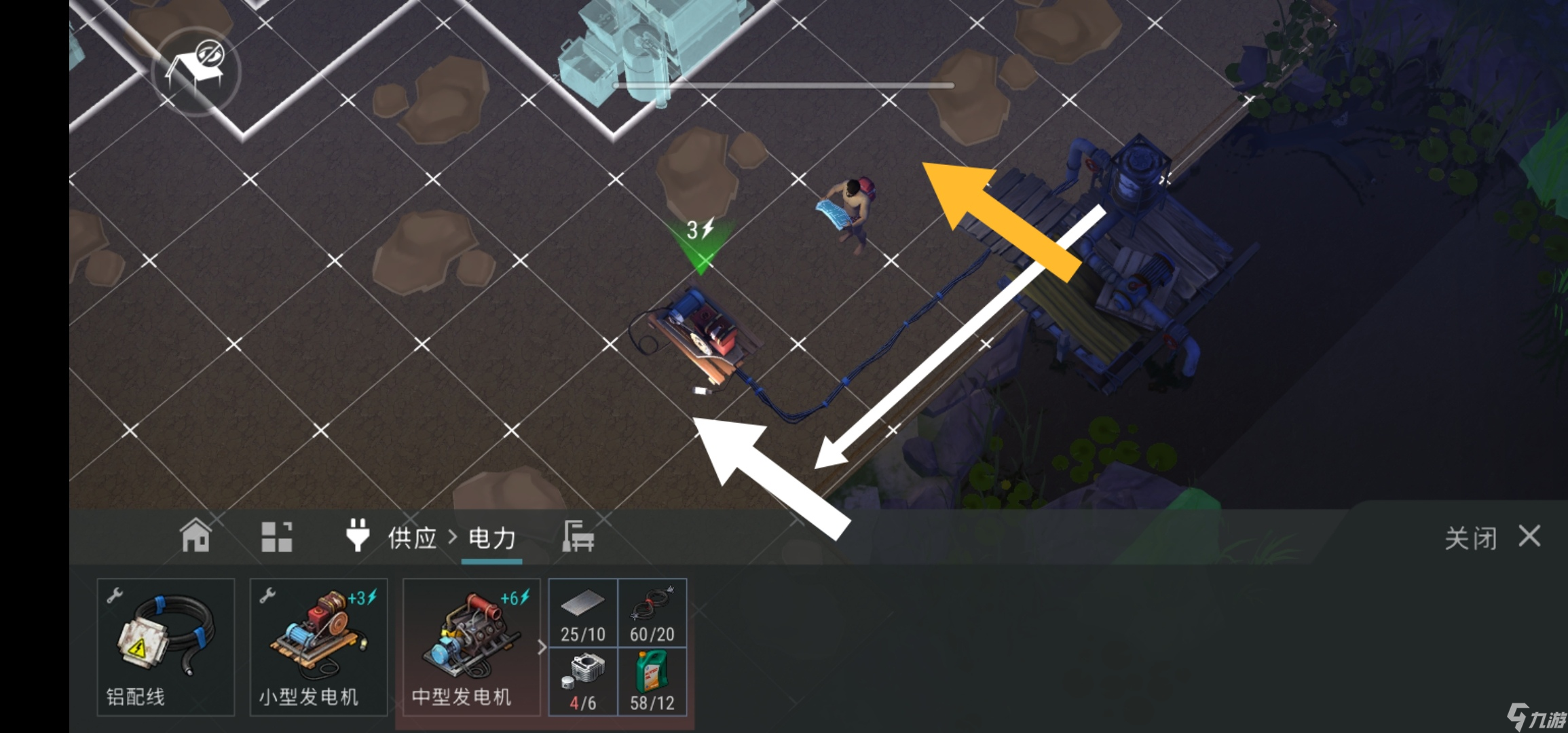1568x733 pixels.
Task: Open the furniture category tab
Action: point(578,537)
